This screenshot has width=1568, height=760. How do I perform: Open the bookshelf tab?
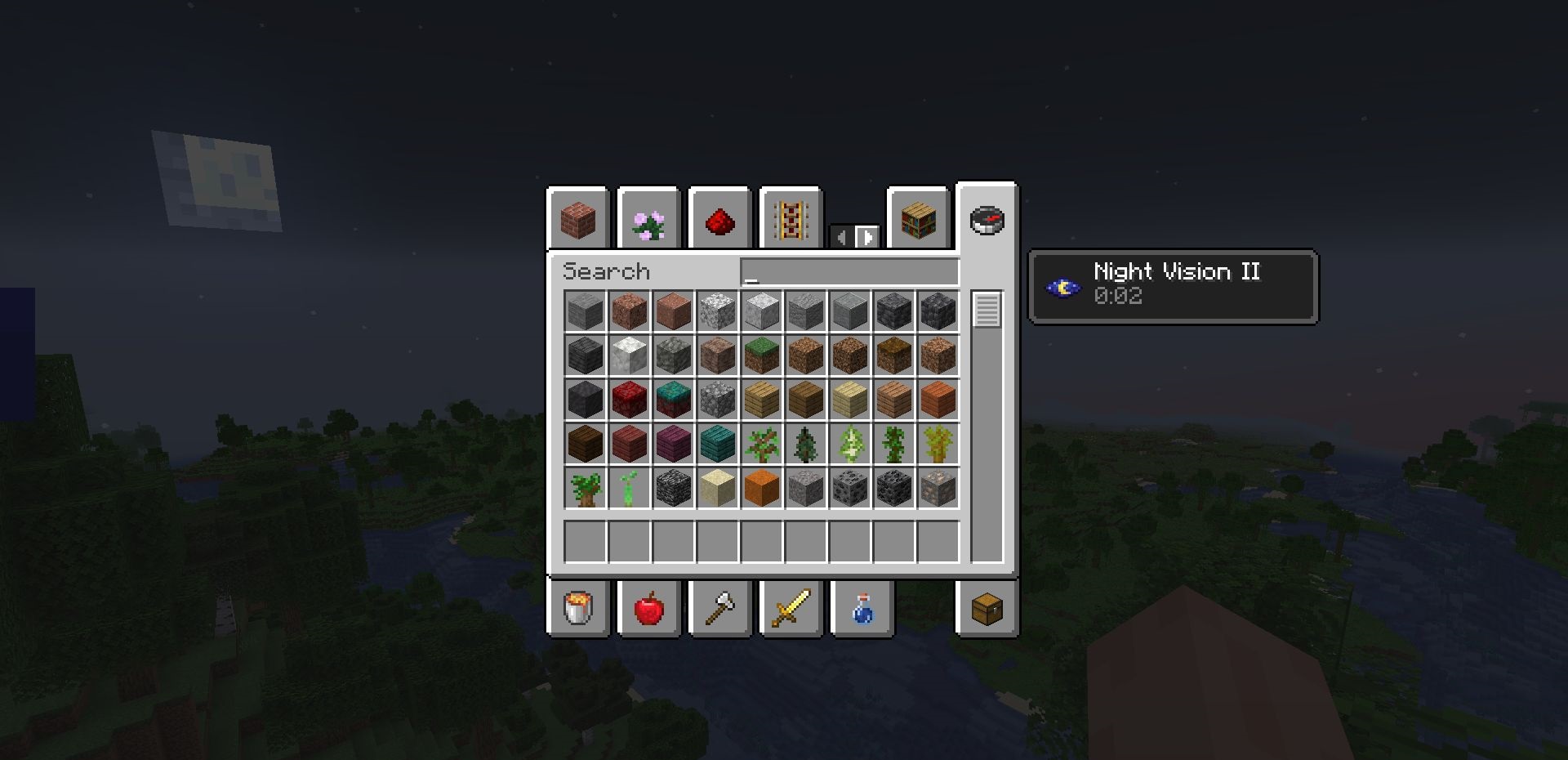click(x=918, y=220)
